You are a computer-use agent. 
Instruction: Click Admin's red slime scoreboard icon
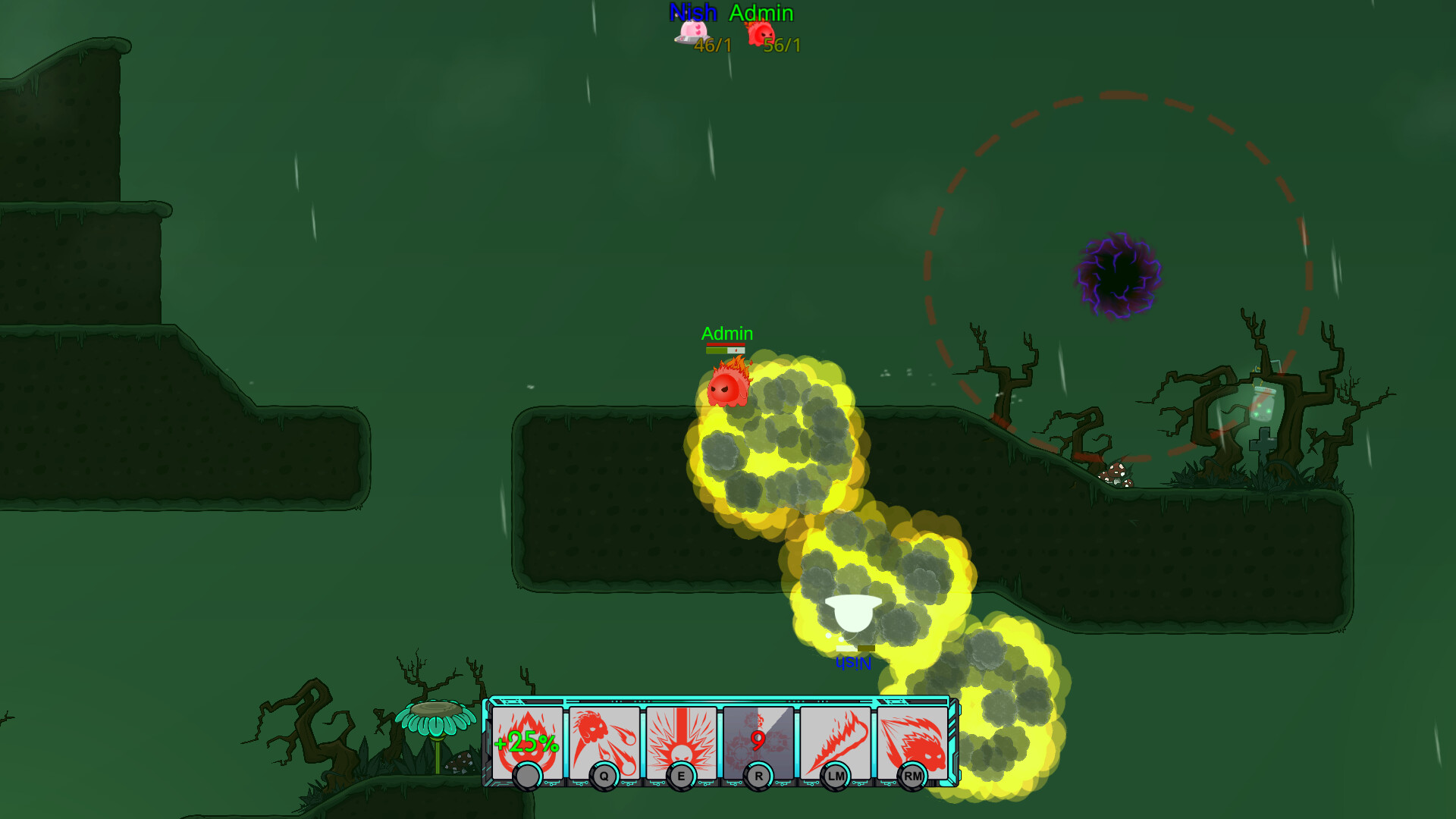762,34
